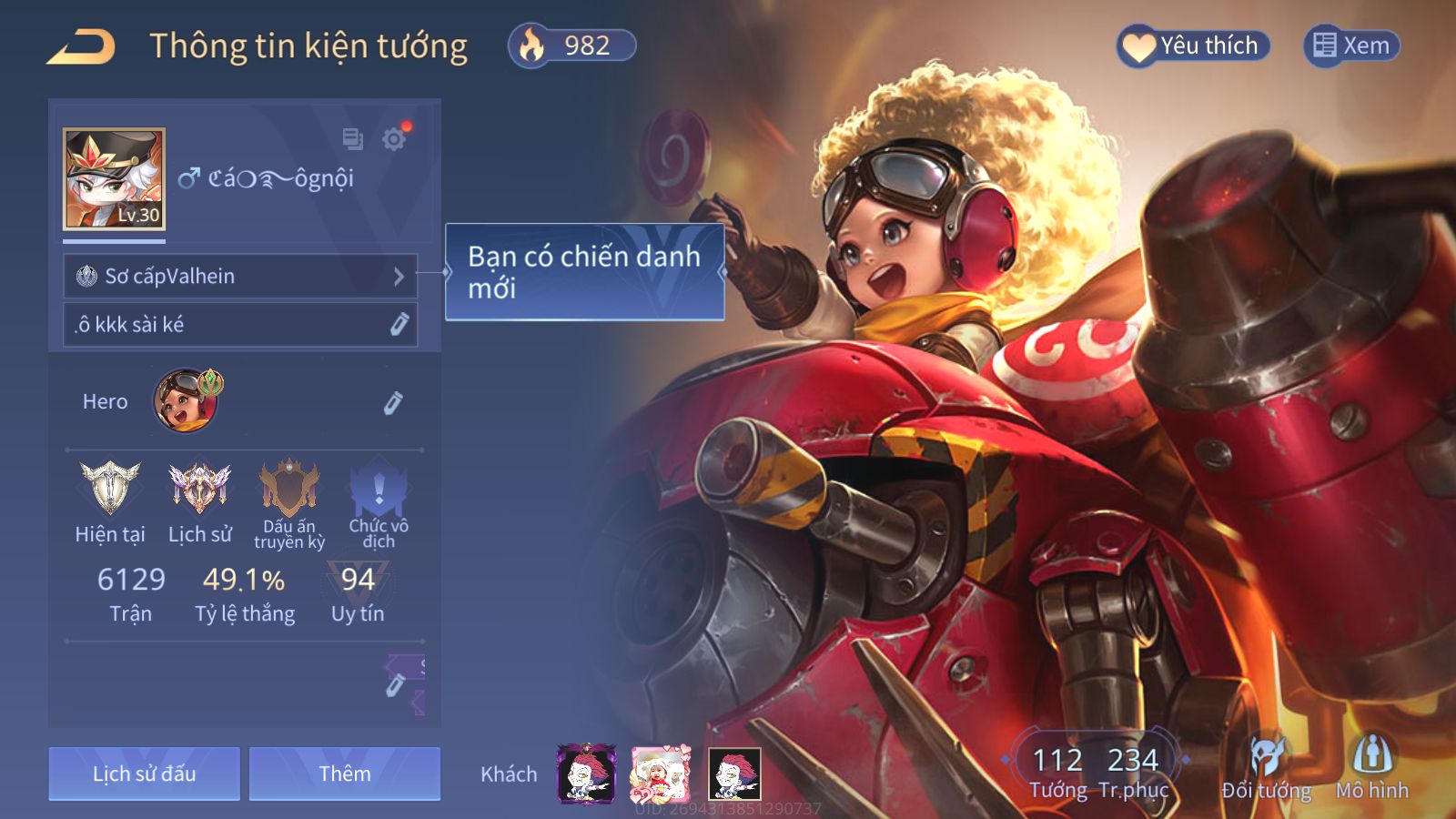Image resolution: width=1456 pixels, height=819 pixels.
Task: Edit the signature text field
Action: [x=240, y=325]
